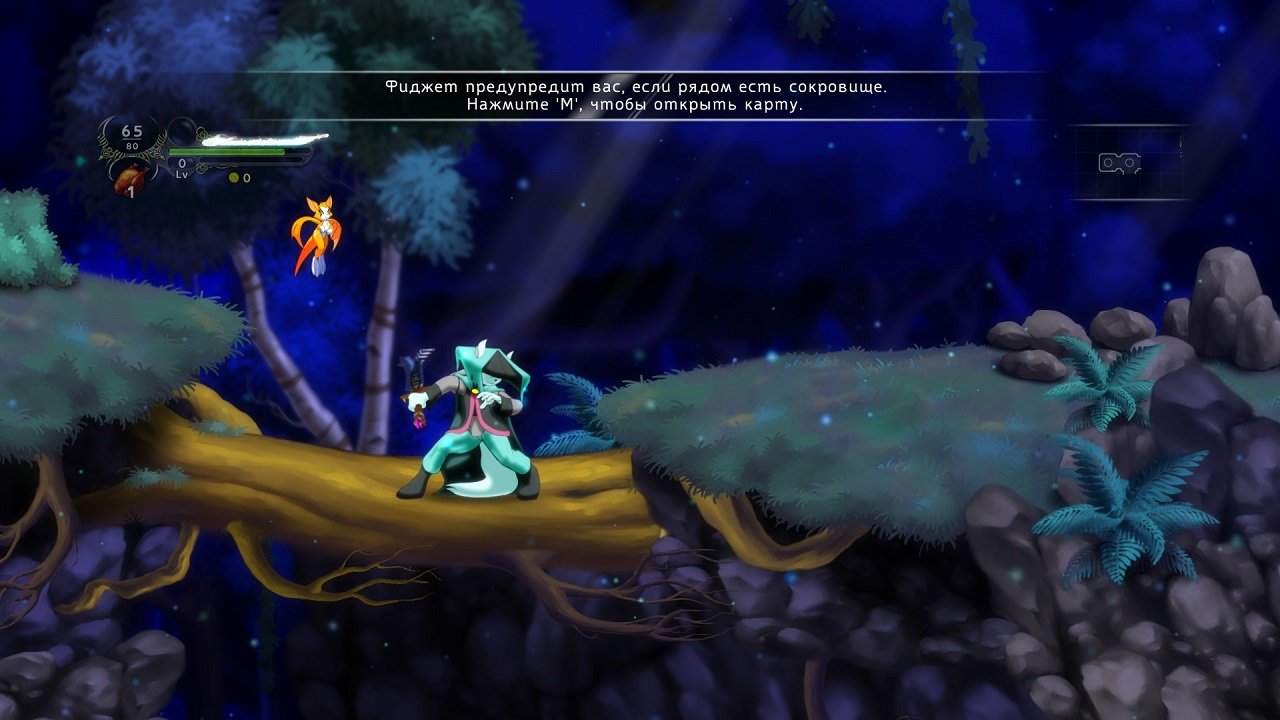Screen dimensions: 1280x720
Task: Click the coin total showing 0
Action: [247, 177]
